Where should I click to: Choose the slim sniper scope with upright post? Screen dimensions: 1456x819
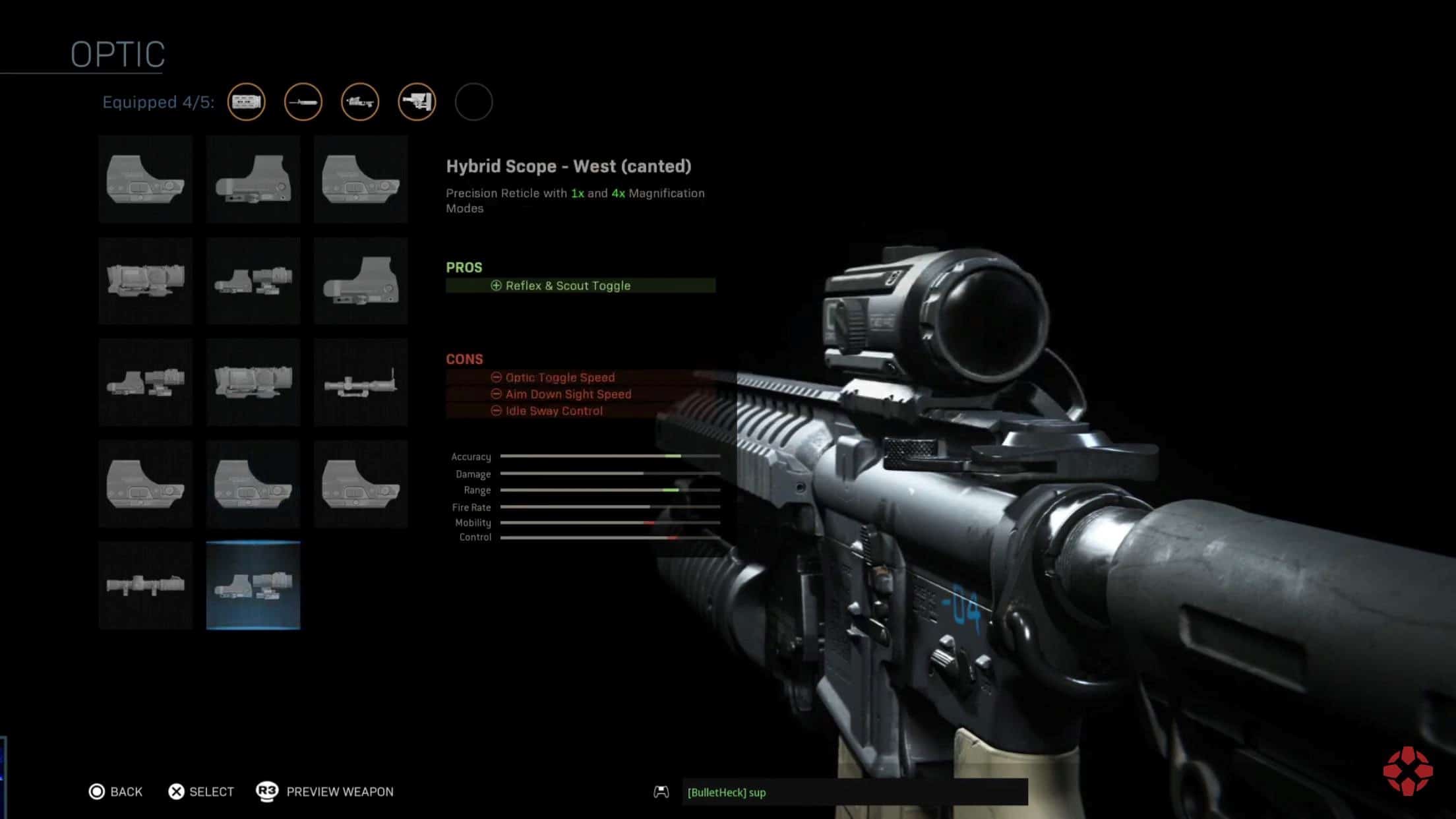(x=361, y=382)
